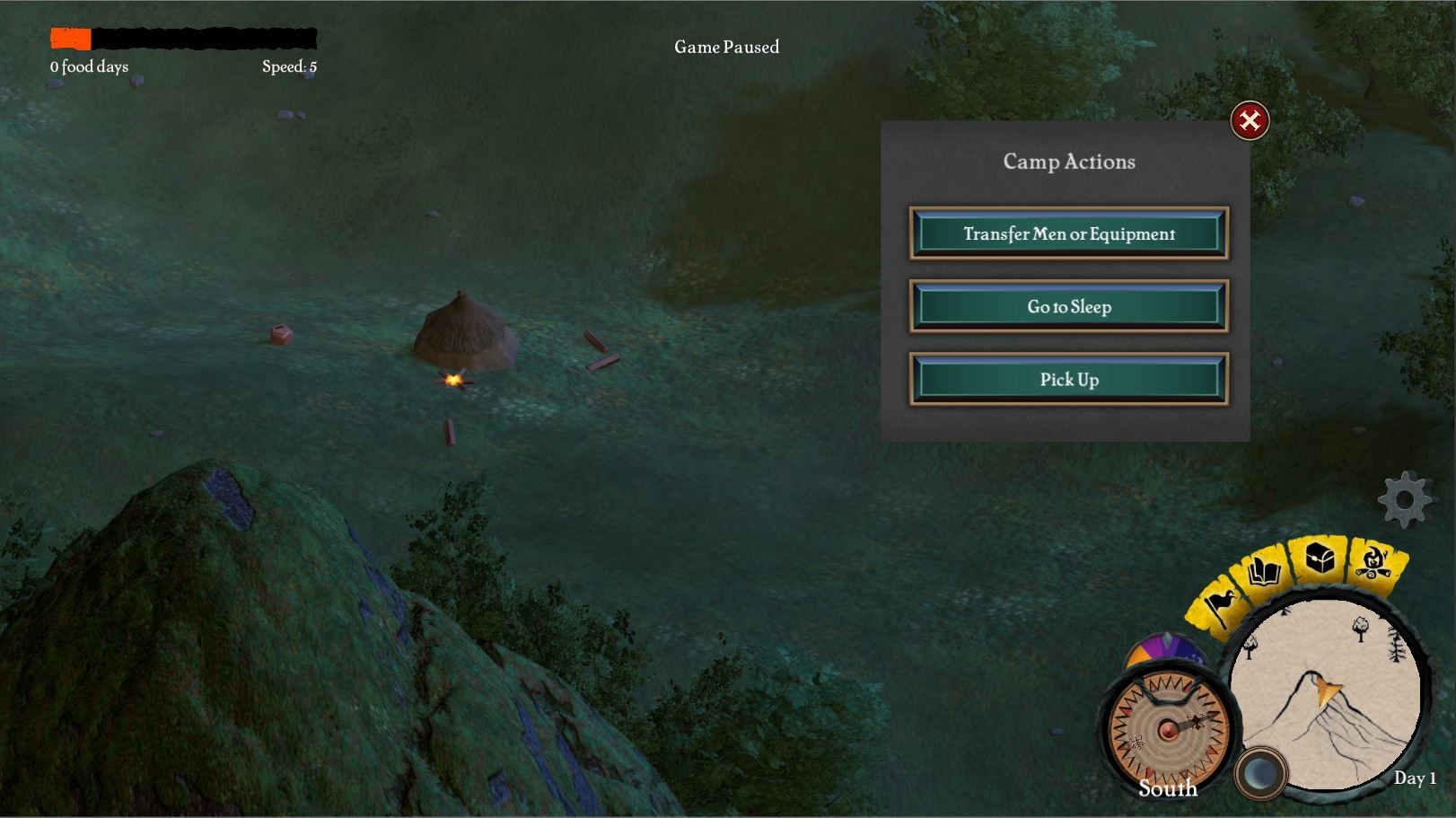This screenshot has width=1456, height=818.
Task: Click the Speed: 5 indicator
Action: click(x=287, y=65)
